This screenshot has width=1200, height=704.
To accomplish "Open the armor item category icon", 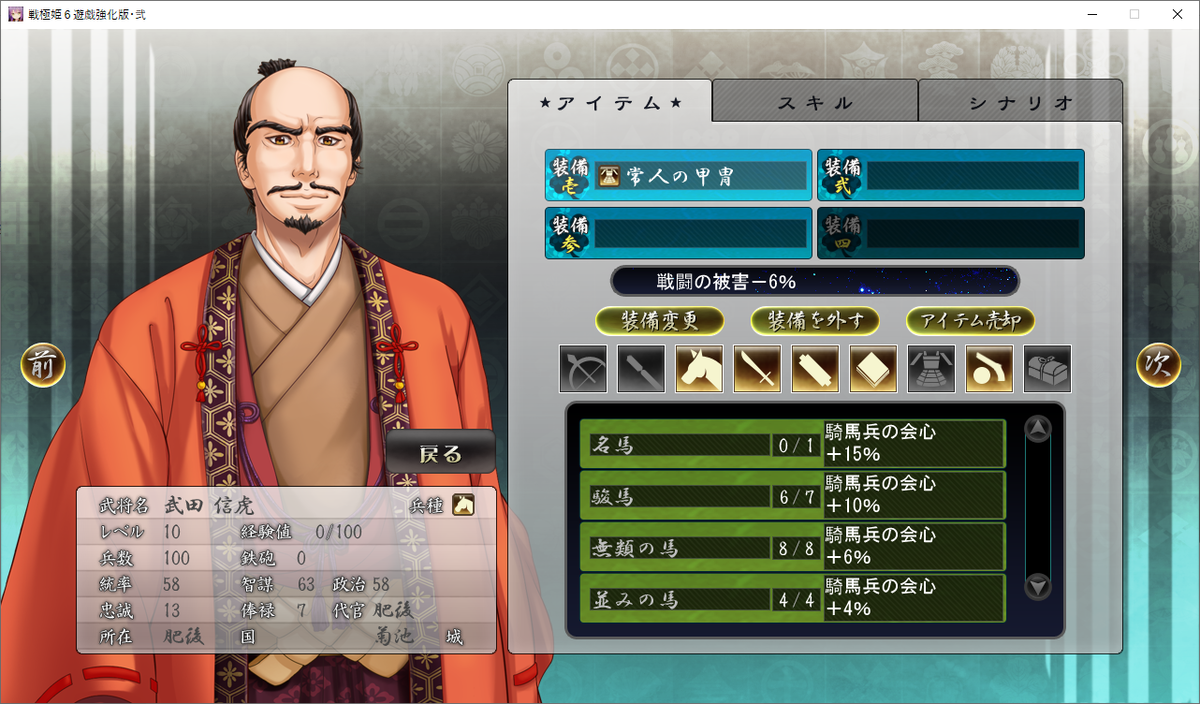I will pyautogui.click(x=931, y=369).
